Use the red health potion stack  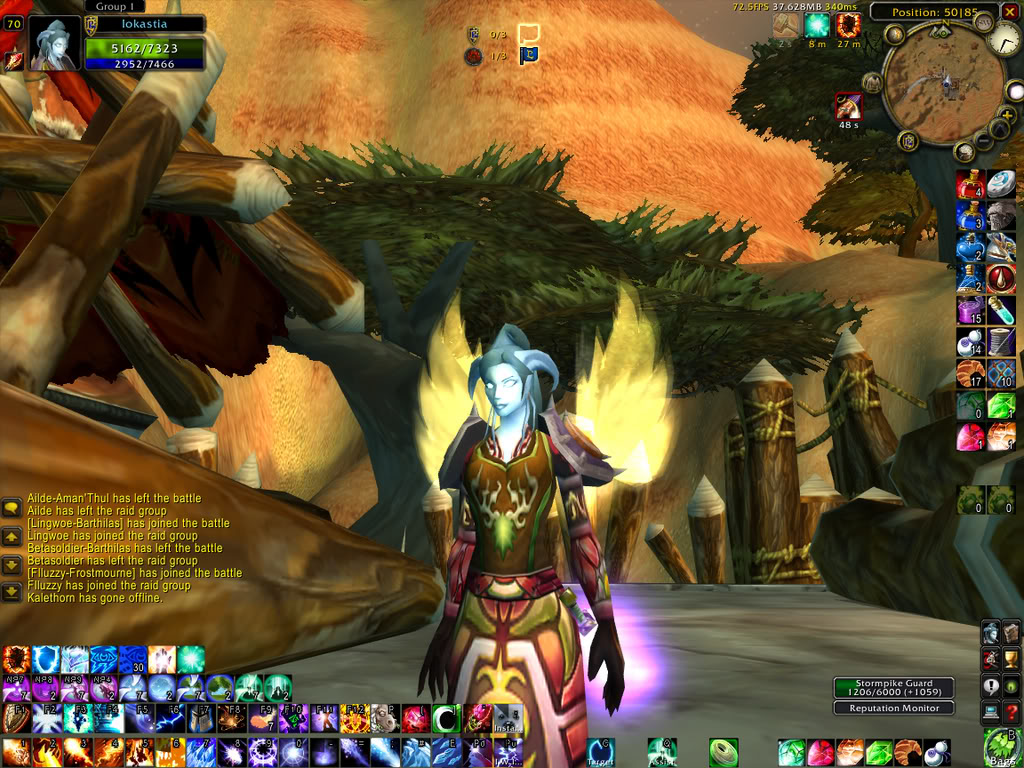coord(970,184)
